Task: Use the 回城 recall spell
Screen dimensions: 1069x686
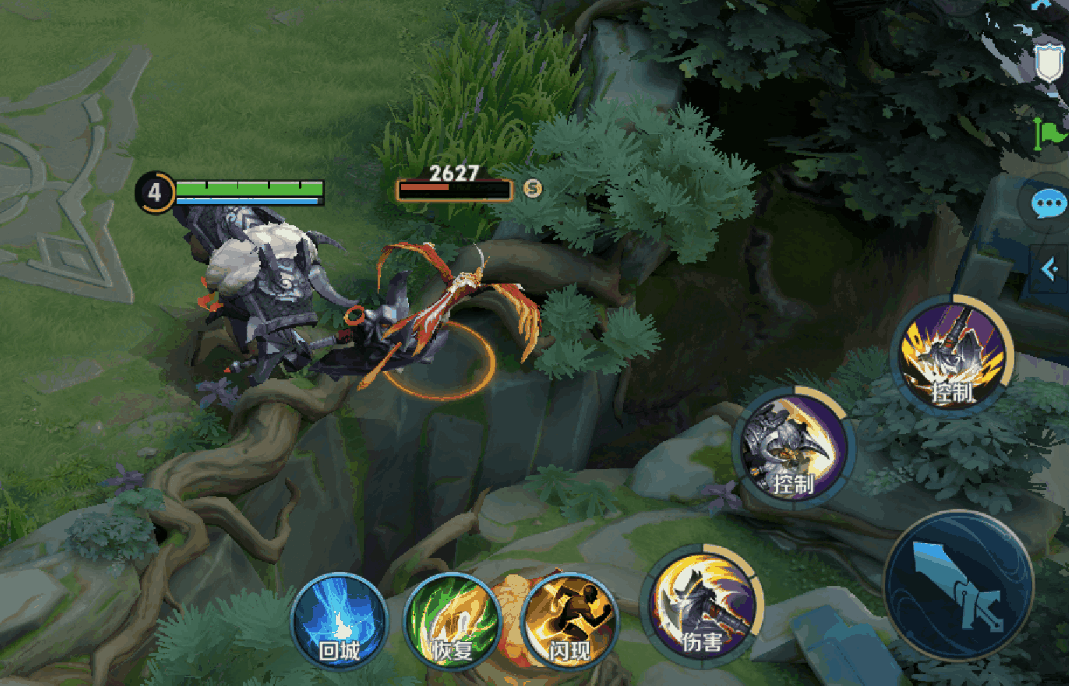Action: [339, 621]
